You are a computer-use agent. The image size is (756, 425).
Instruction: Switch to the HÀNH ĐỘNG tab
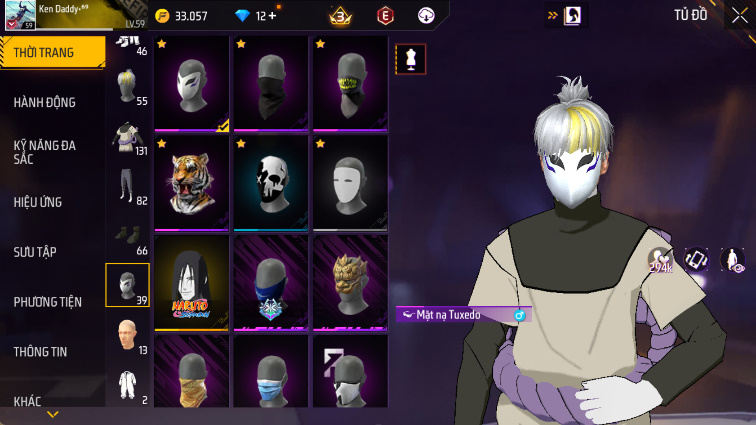click(x=45, y=102)
